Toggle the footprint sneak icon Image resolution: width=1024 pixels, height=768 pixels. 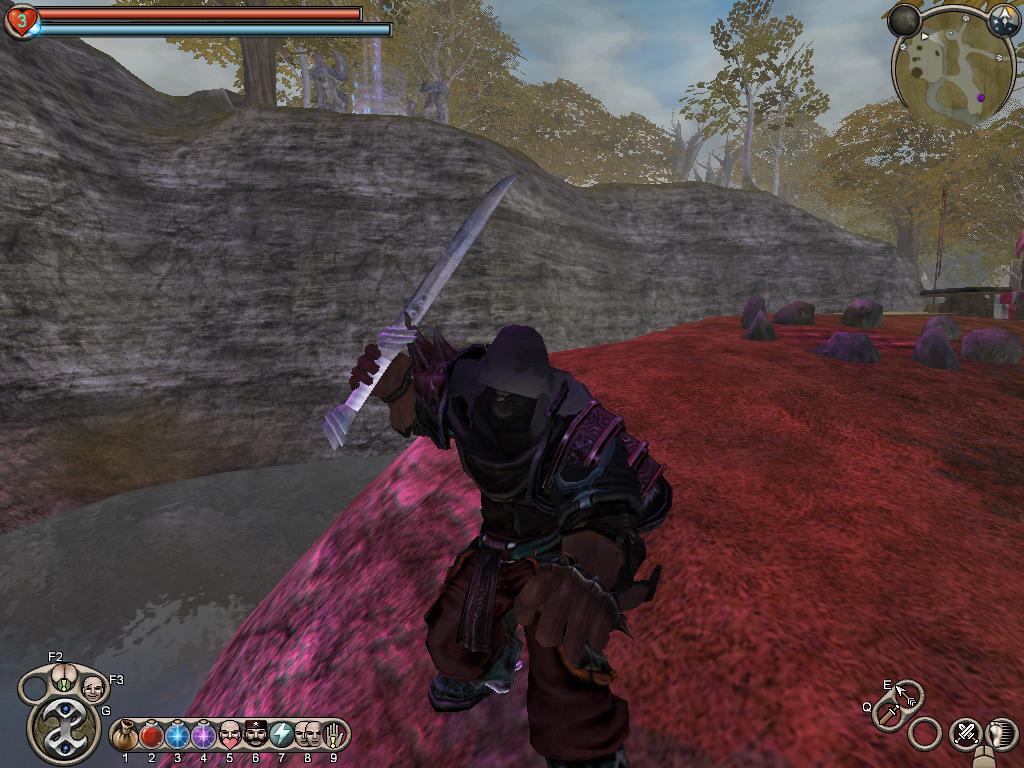(x=1001, y=734)
